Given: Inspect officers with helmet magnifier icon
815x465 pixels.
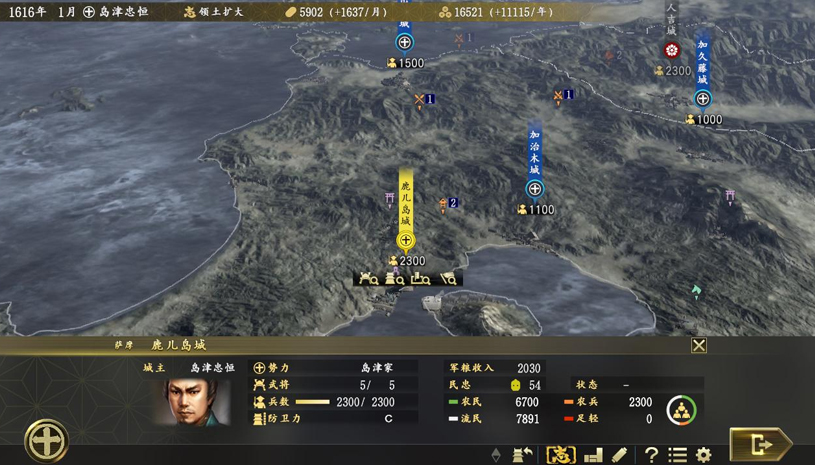Looking at the screenshot, I should click(369, 279).
